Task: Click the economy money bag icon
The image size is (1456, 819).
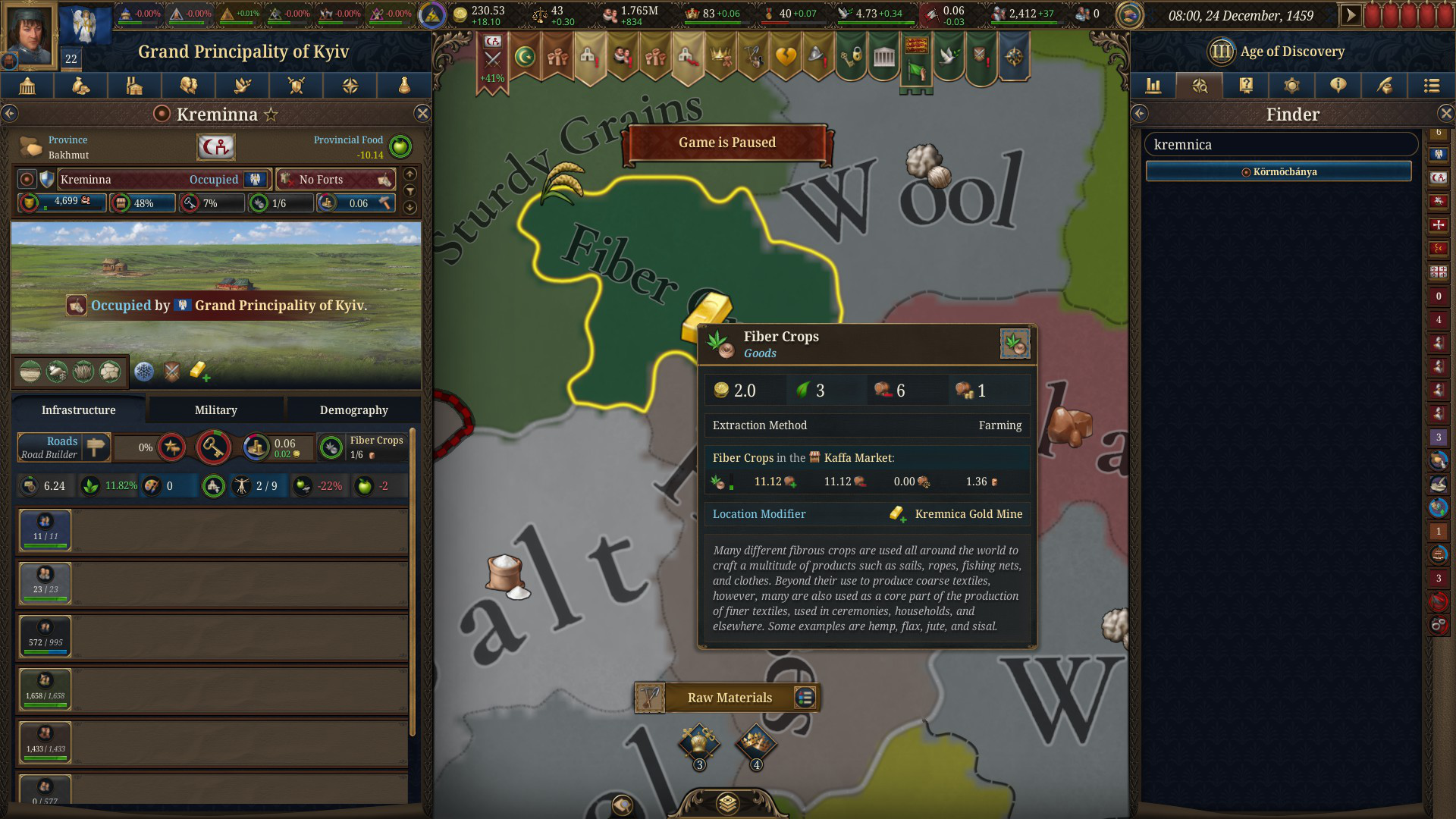Action: (80, 86)
